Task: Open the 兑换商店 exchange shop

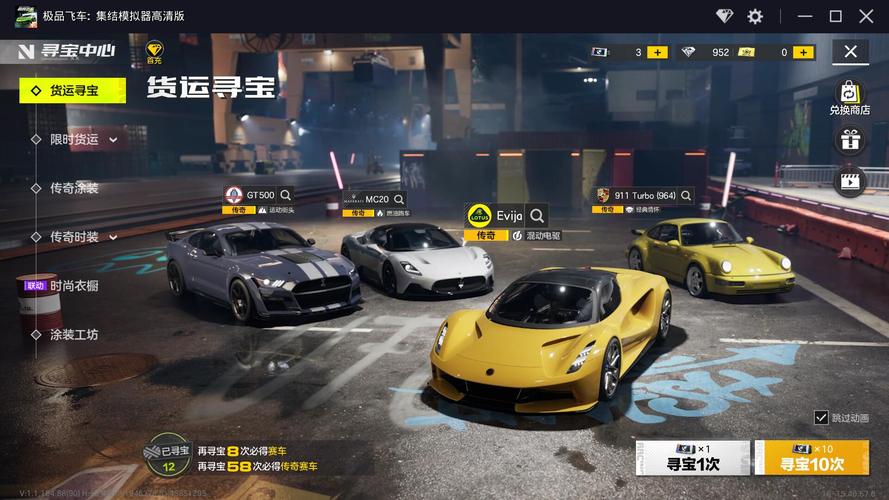Action: pyautogui.click(x=849, y=97)
